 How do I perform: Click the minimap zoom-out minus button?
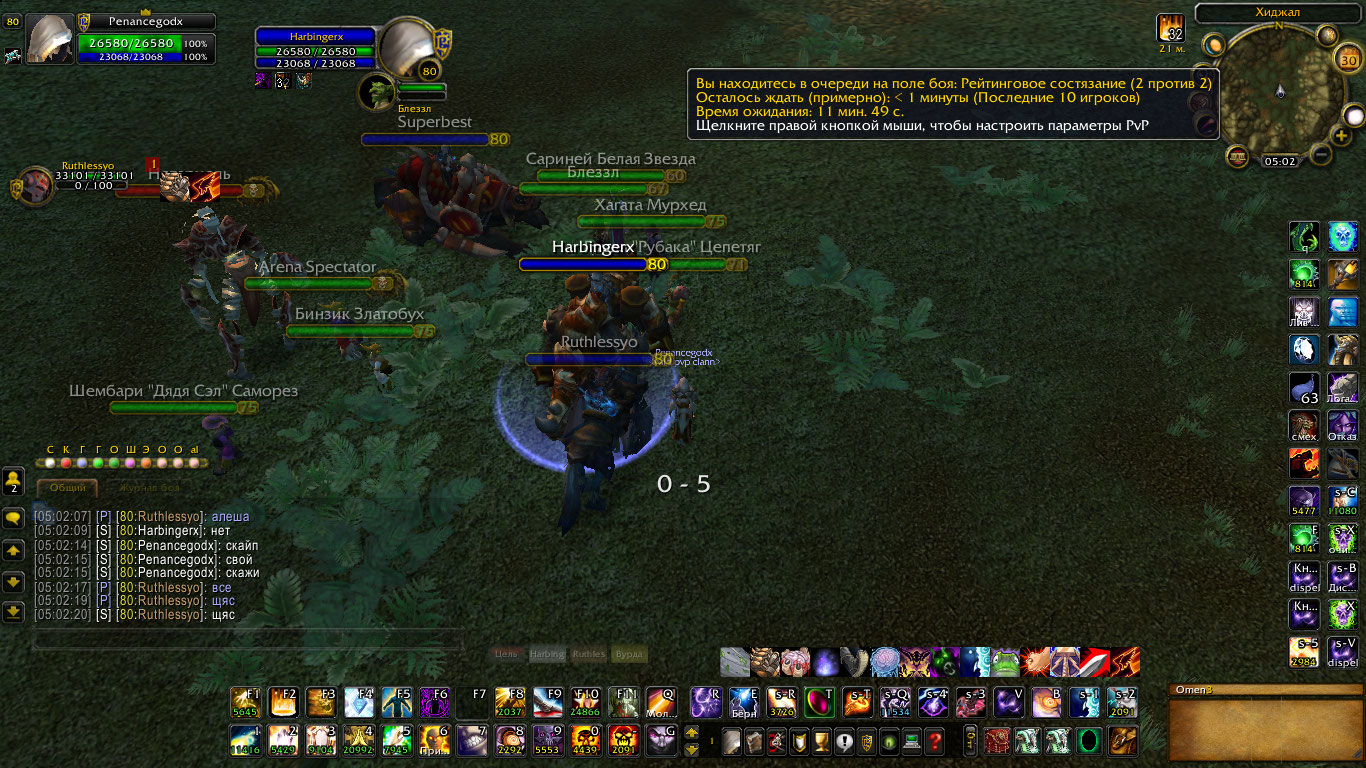1320,154
